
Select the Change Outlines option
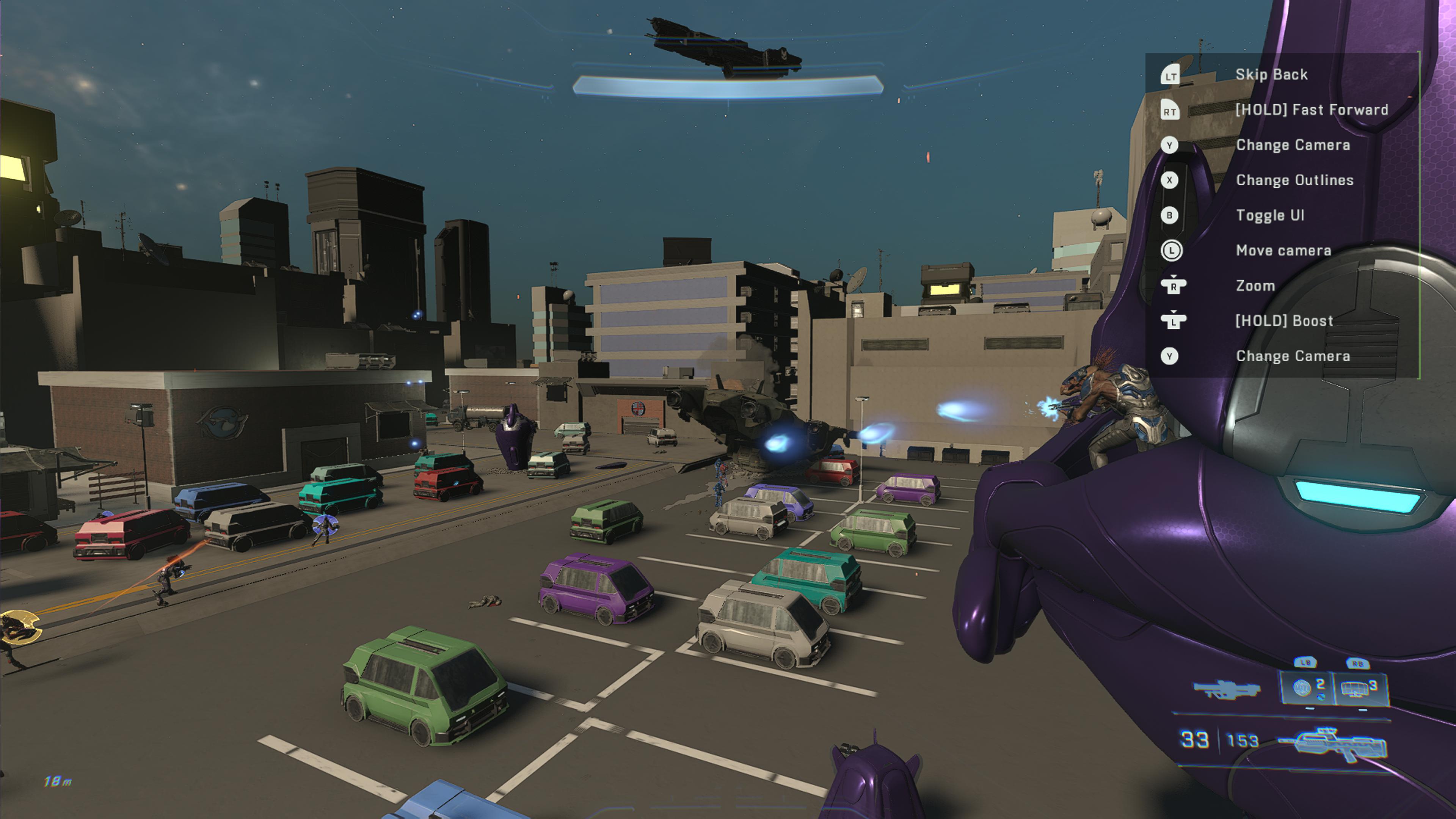(x=1294, y=180)
